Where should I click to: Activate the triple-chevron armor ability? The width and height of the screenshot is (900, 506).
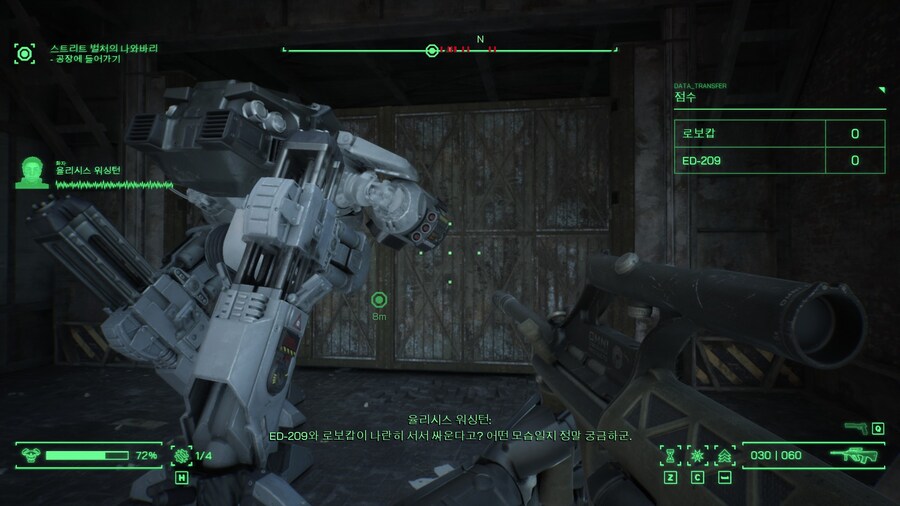(724, 456)
